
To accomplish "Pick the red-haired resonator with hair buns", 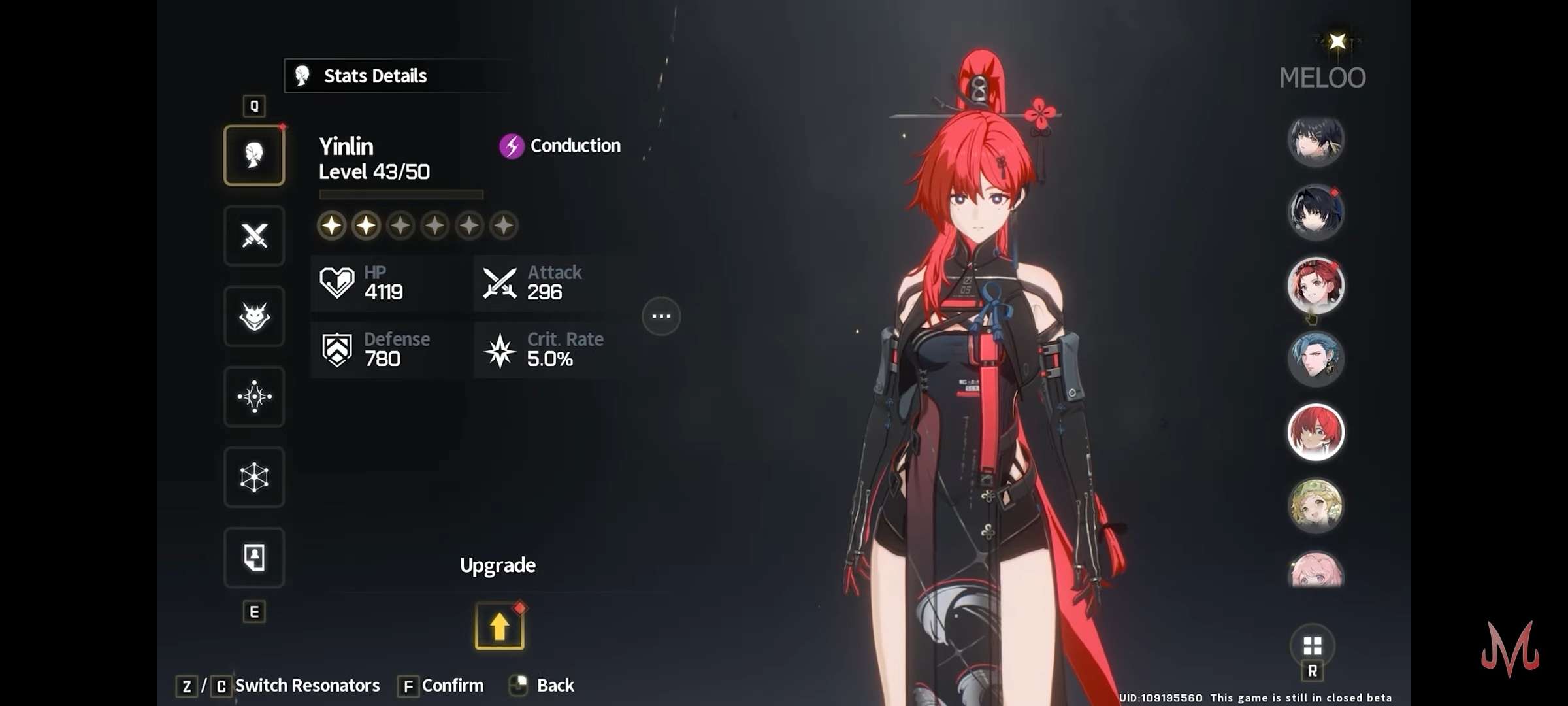I will coord(1315,286).
